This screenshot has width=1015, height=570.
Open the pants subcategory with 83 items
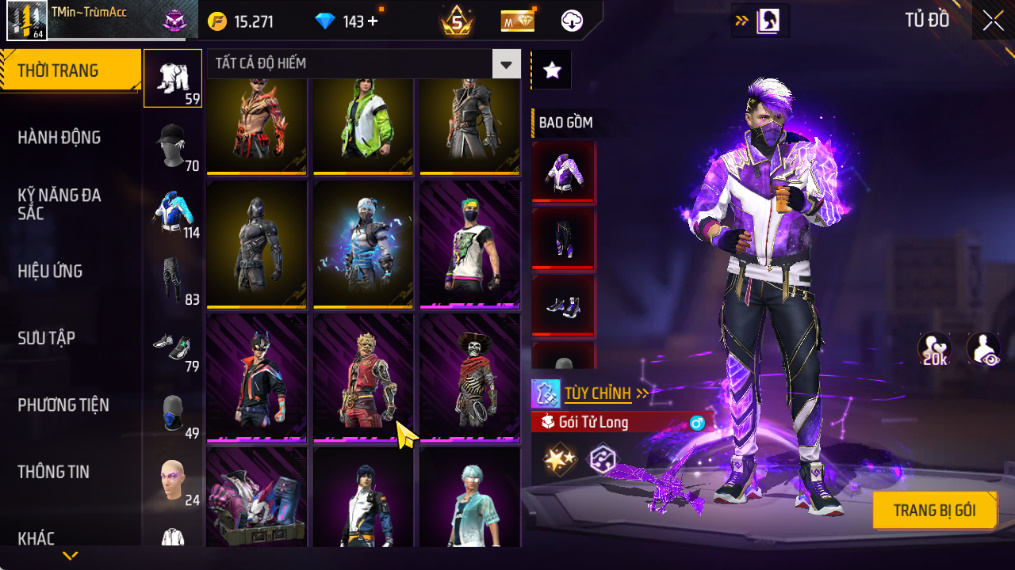(x=172, y=280)
